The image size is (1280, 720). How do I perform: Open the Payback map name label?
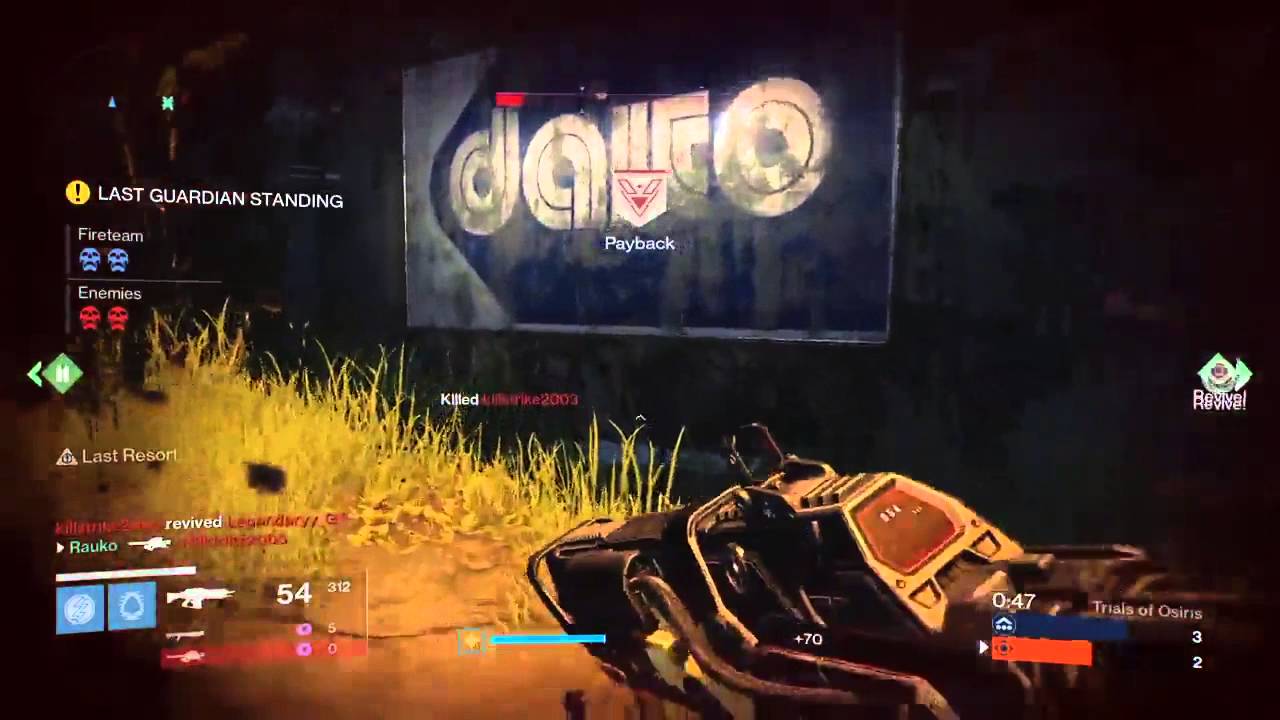coord(639,243)
